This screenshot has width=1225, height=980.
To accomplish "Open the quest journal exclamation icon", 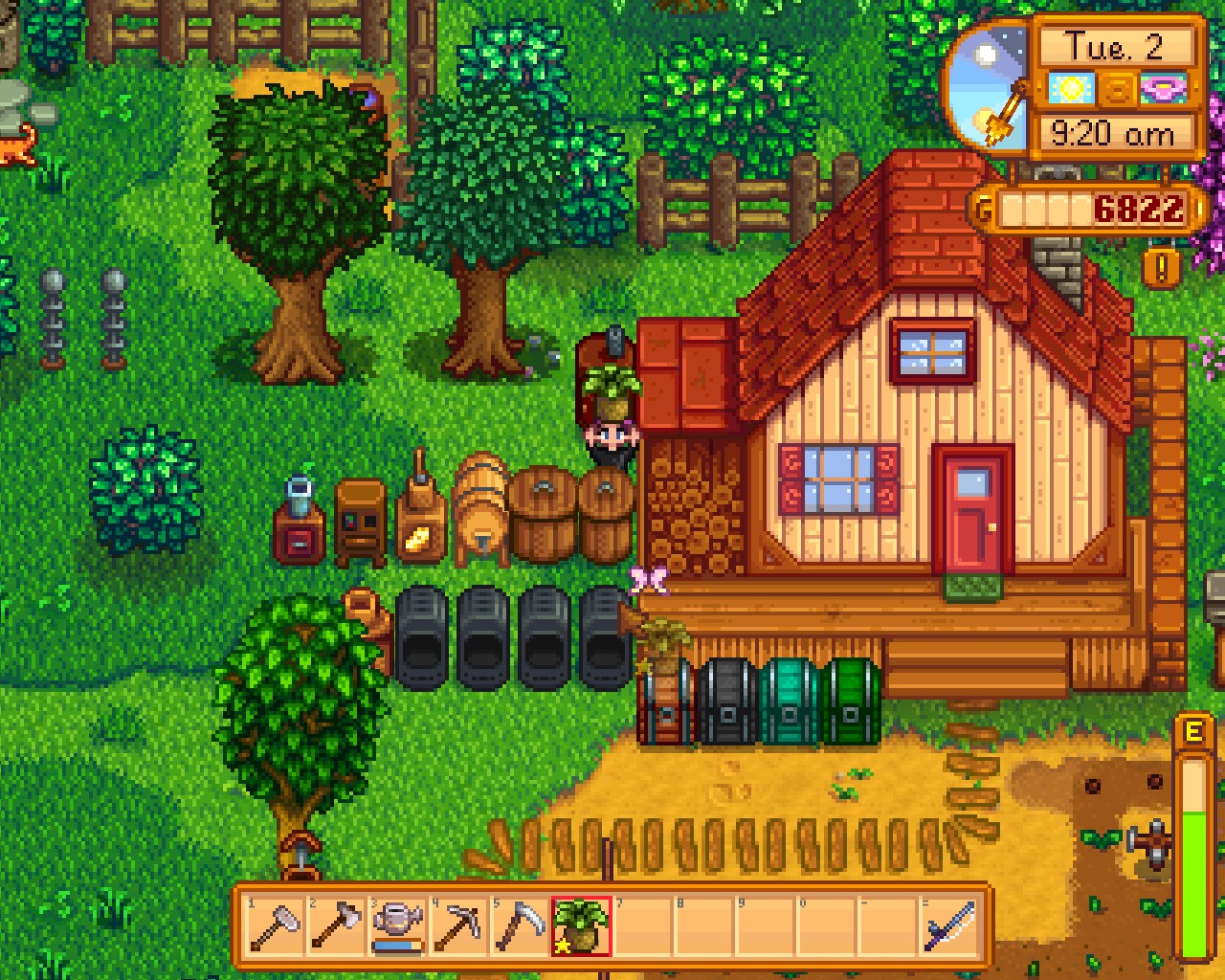I will (1164, 269).
